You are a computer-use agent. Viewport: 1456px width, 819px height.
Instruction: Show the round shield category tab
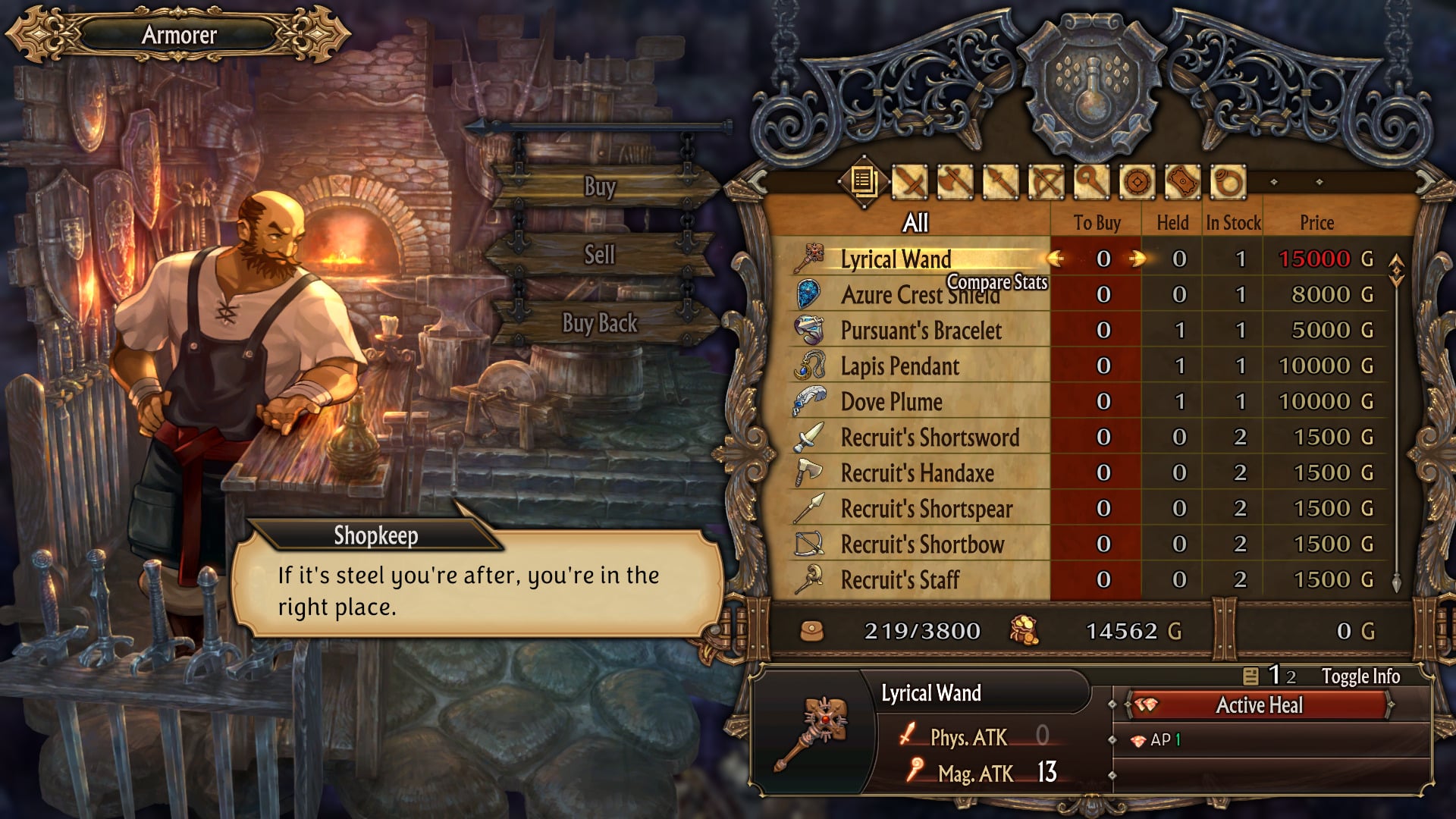(x=1137, y=182)
